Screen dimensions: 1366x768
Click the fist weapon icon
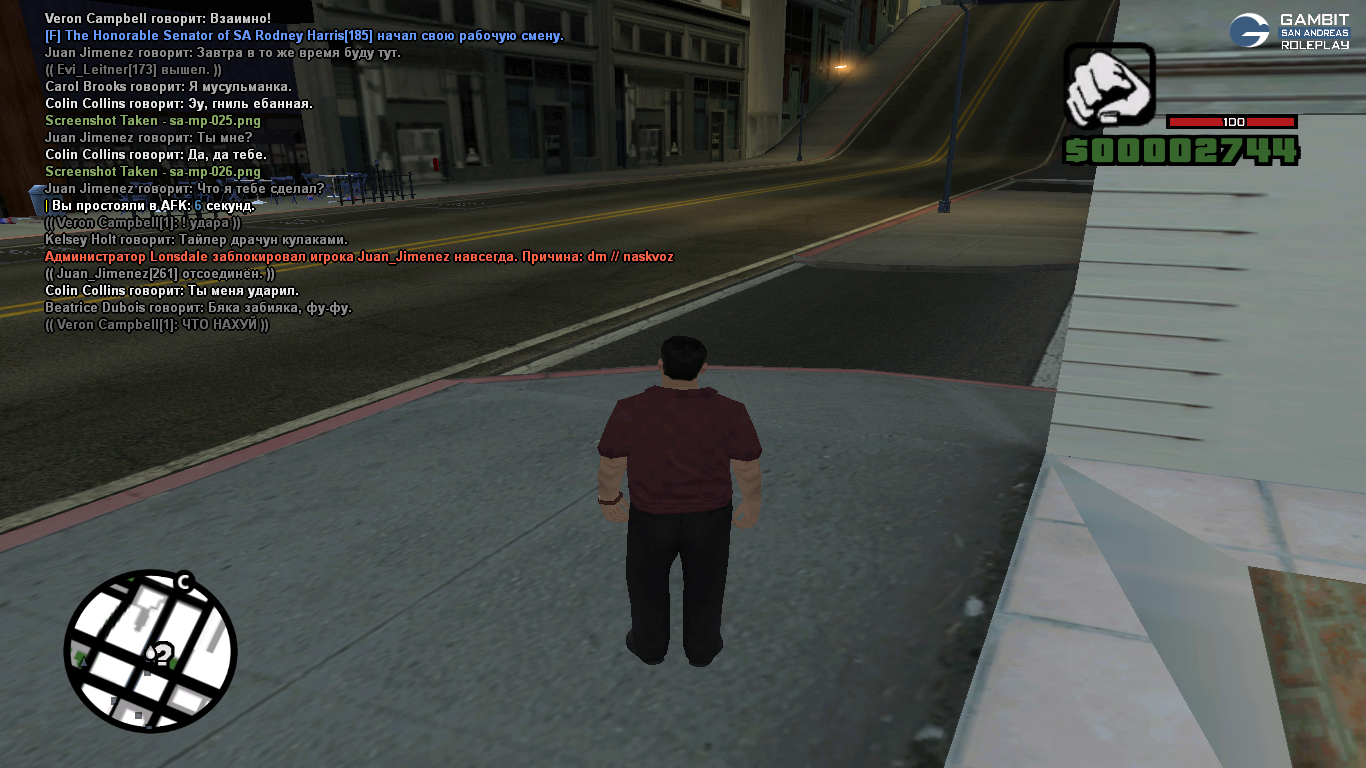pos(1108,86)
